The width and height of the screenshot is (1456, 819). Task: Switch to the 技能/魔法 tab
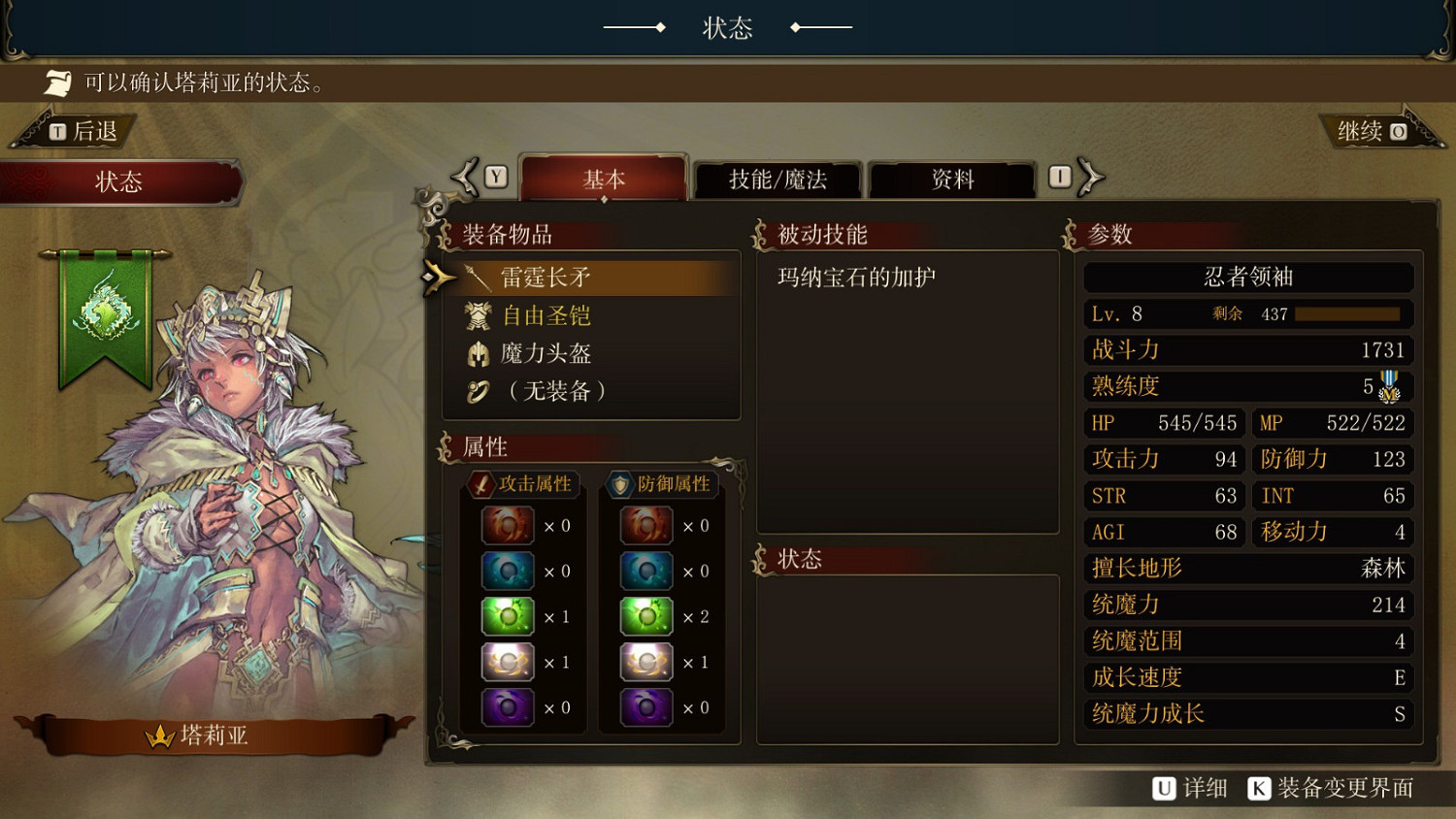[777, 180]
